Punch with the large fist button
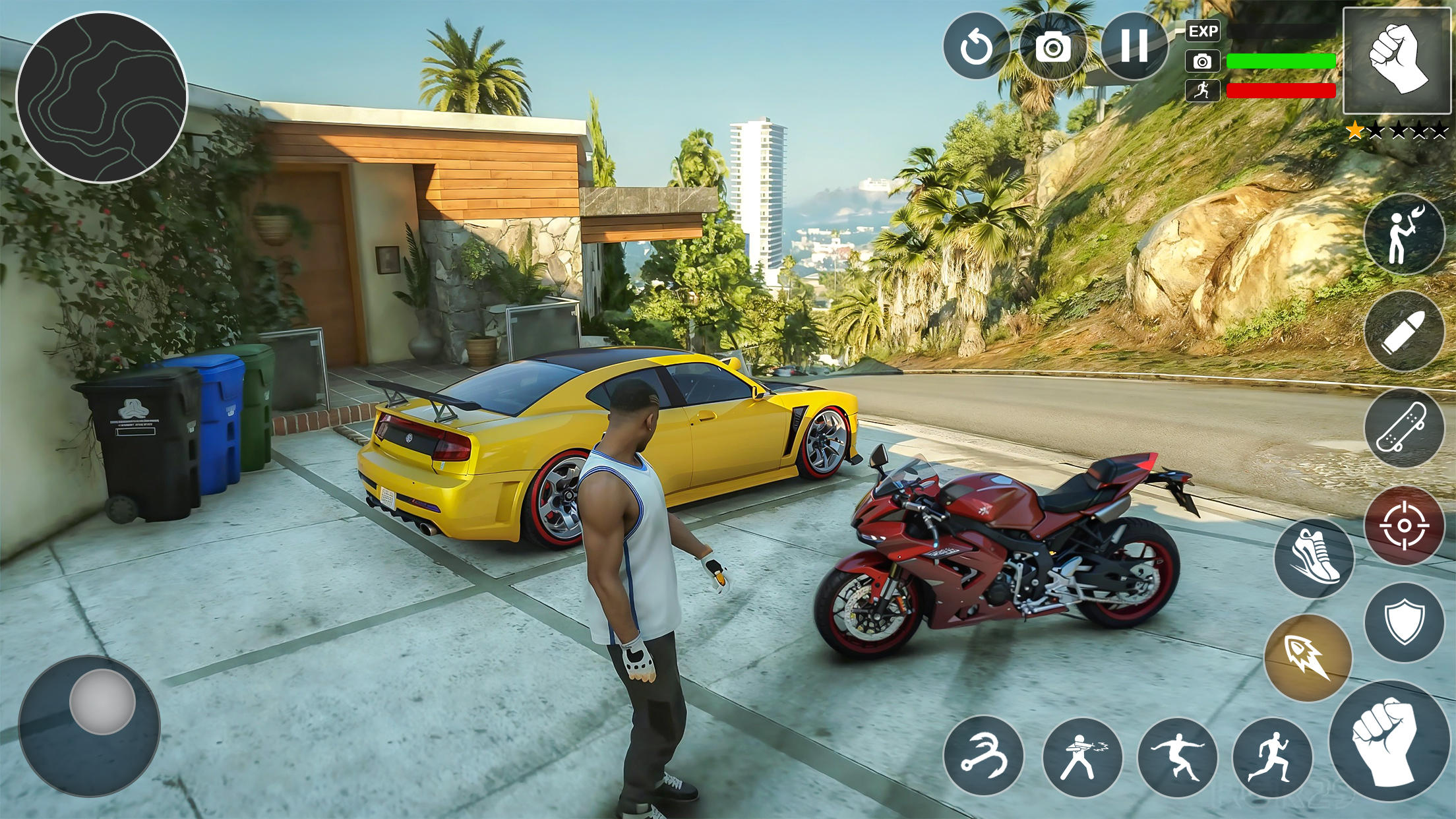Screen dimensions: 1456x819 tap(1389, 750)
